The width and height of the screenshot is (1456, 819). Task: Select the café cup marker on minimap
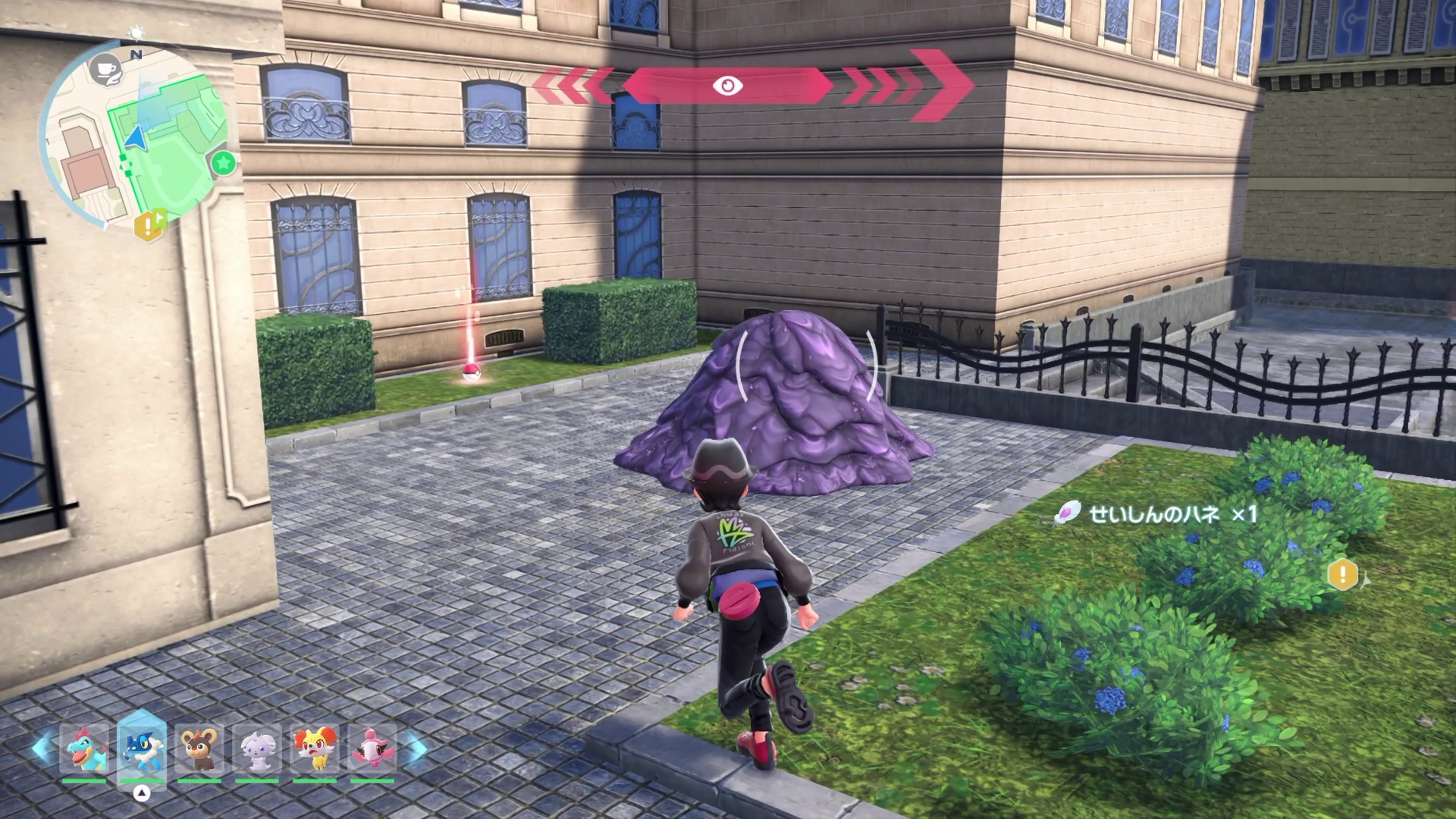pyautogui.click(x=102, y=67)
